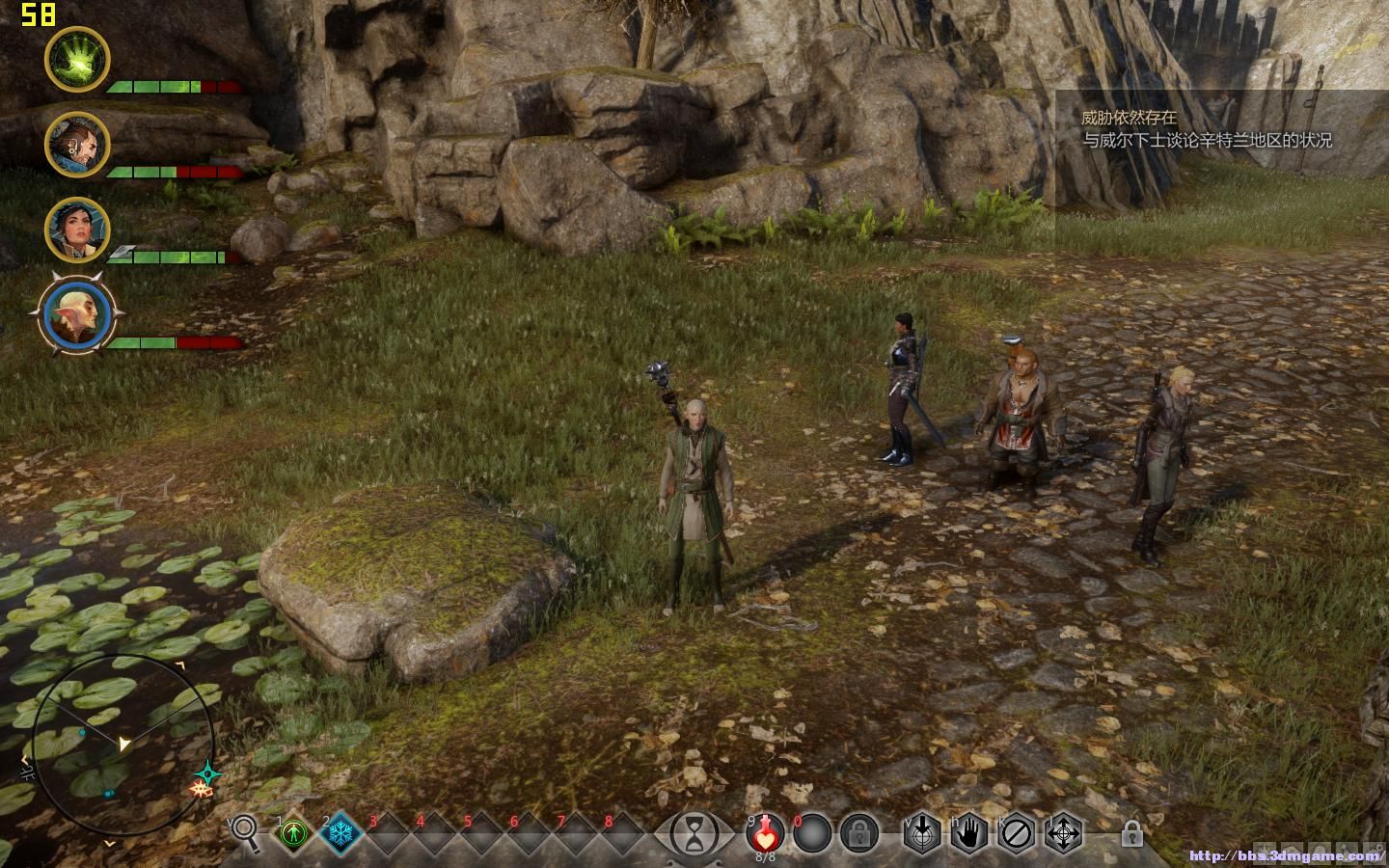Activate the arrow-on-target party command

click(922, 832)
